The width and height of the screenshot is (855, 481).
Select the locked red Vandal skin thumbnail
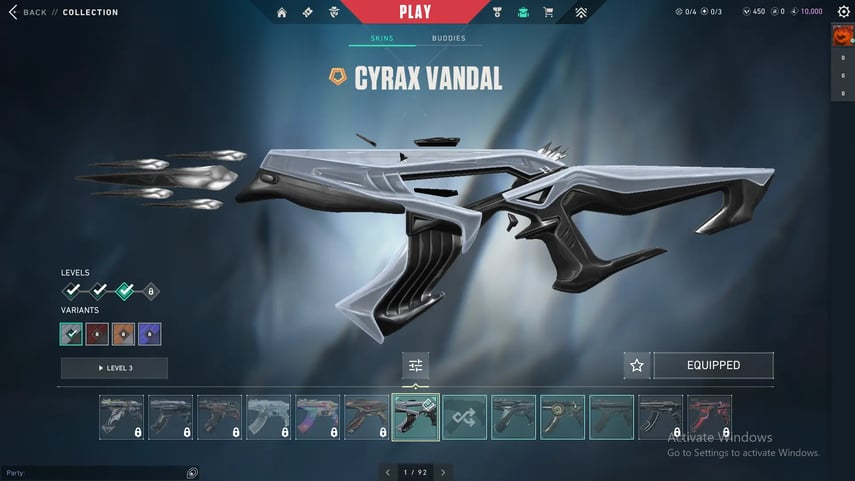(x=709, y=417)
